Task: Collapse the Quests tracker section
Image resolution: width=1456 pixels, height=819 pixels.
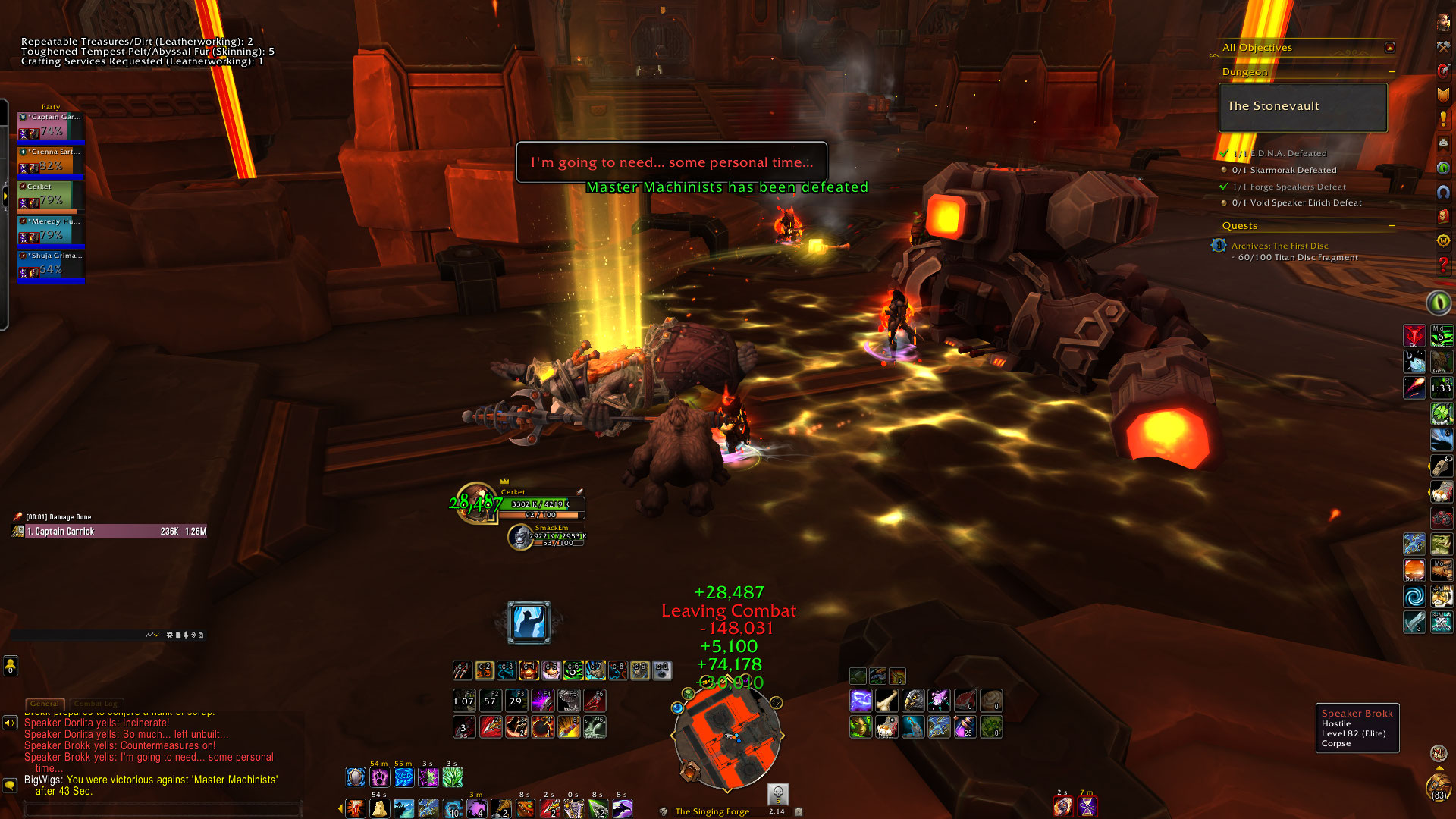Action: [x=1392, y=226]
